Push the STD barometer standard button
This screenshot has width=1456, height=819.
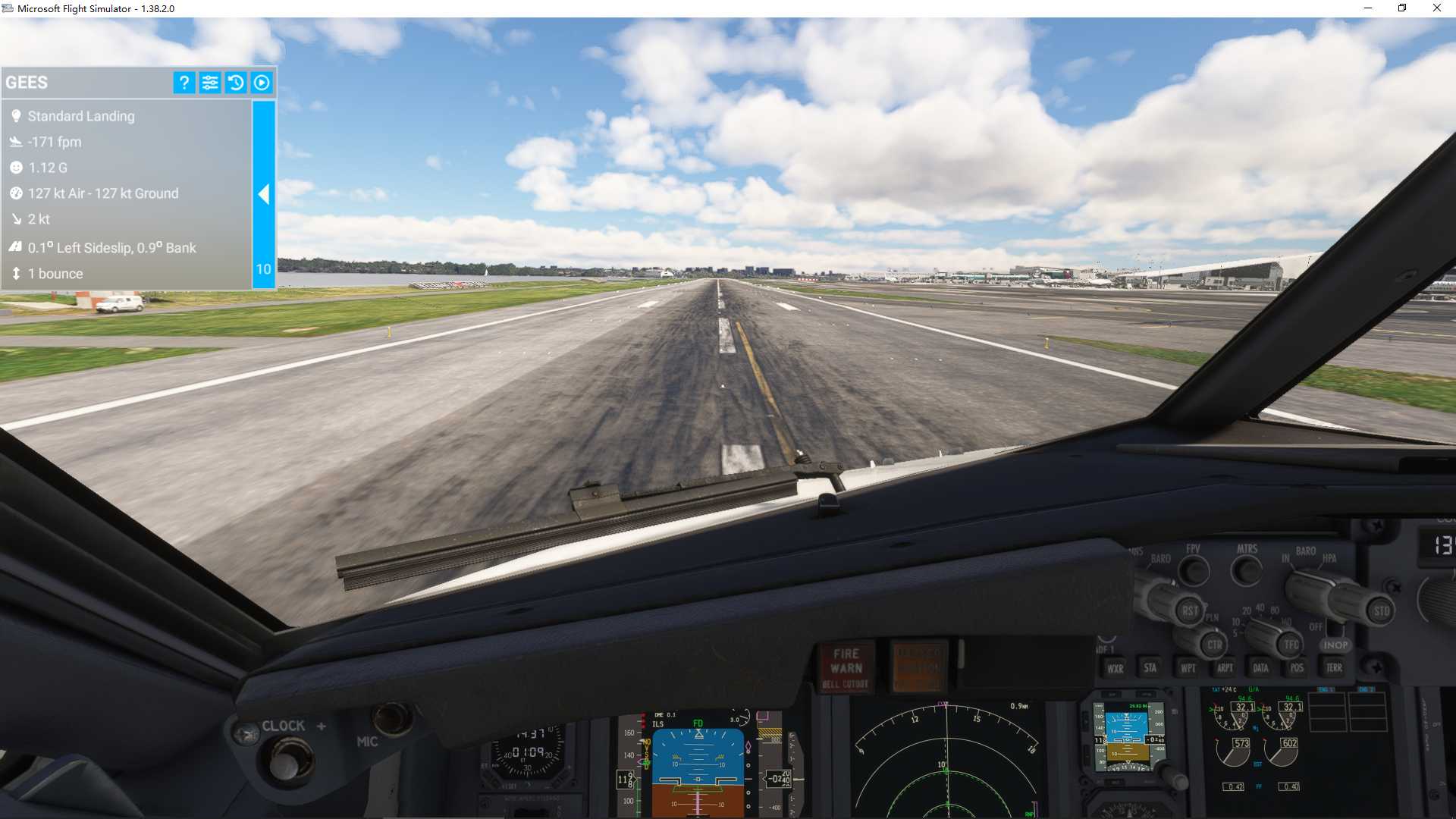click(1381, 611)
